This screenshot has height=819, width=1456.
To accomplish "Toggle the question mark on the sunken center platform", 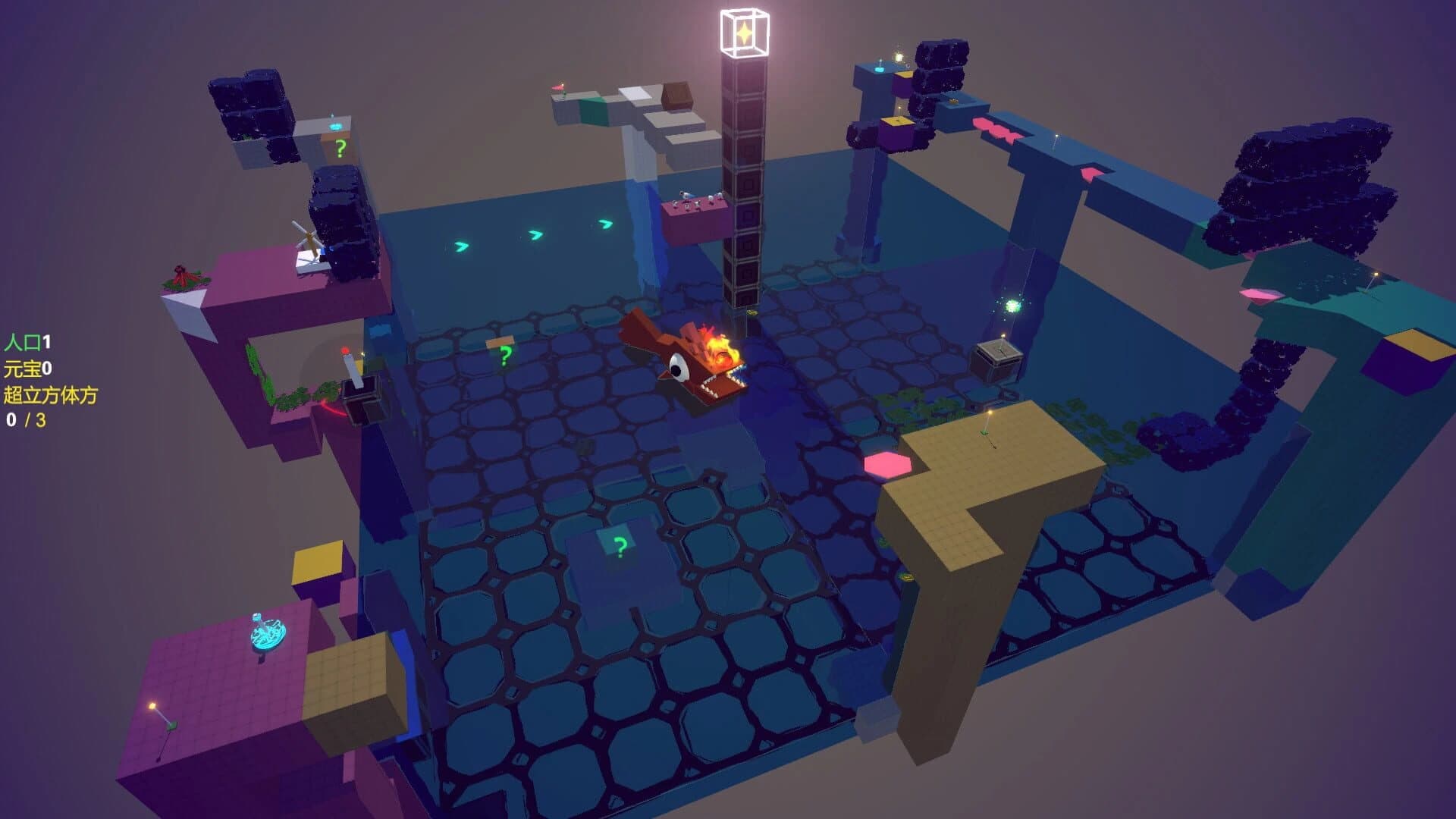I will (620, 544).
